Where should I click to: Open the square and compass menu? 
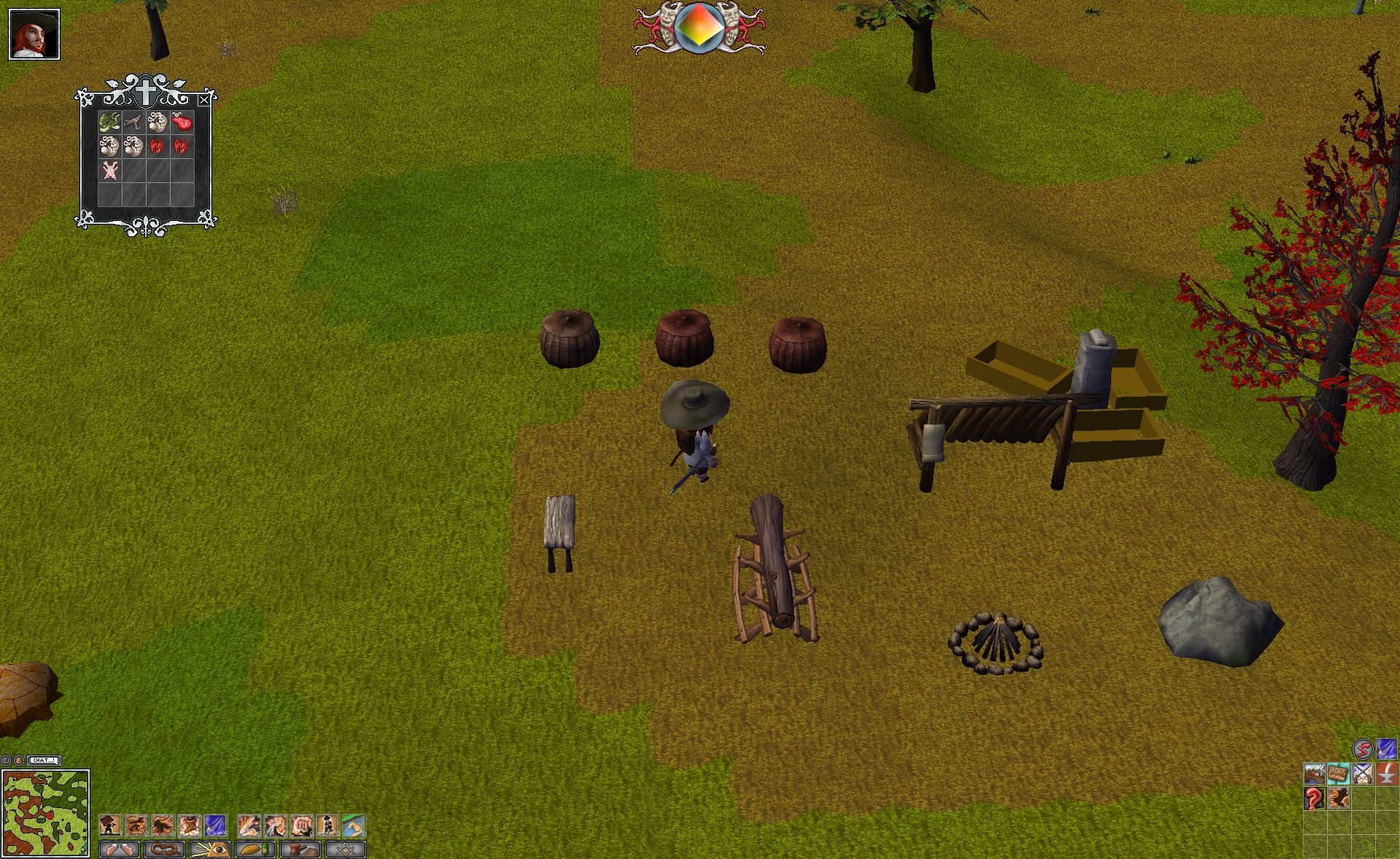point(346,850)
